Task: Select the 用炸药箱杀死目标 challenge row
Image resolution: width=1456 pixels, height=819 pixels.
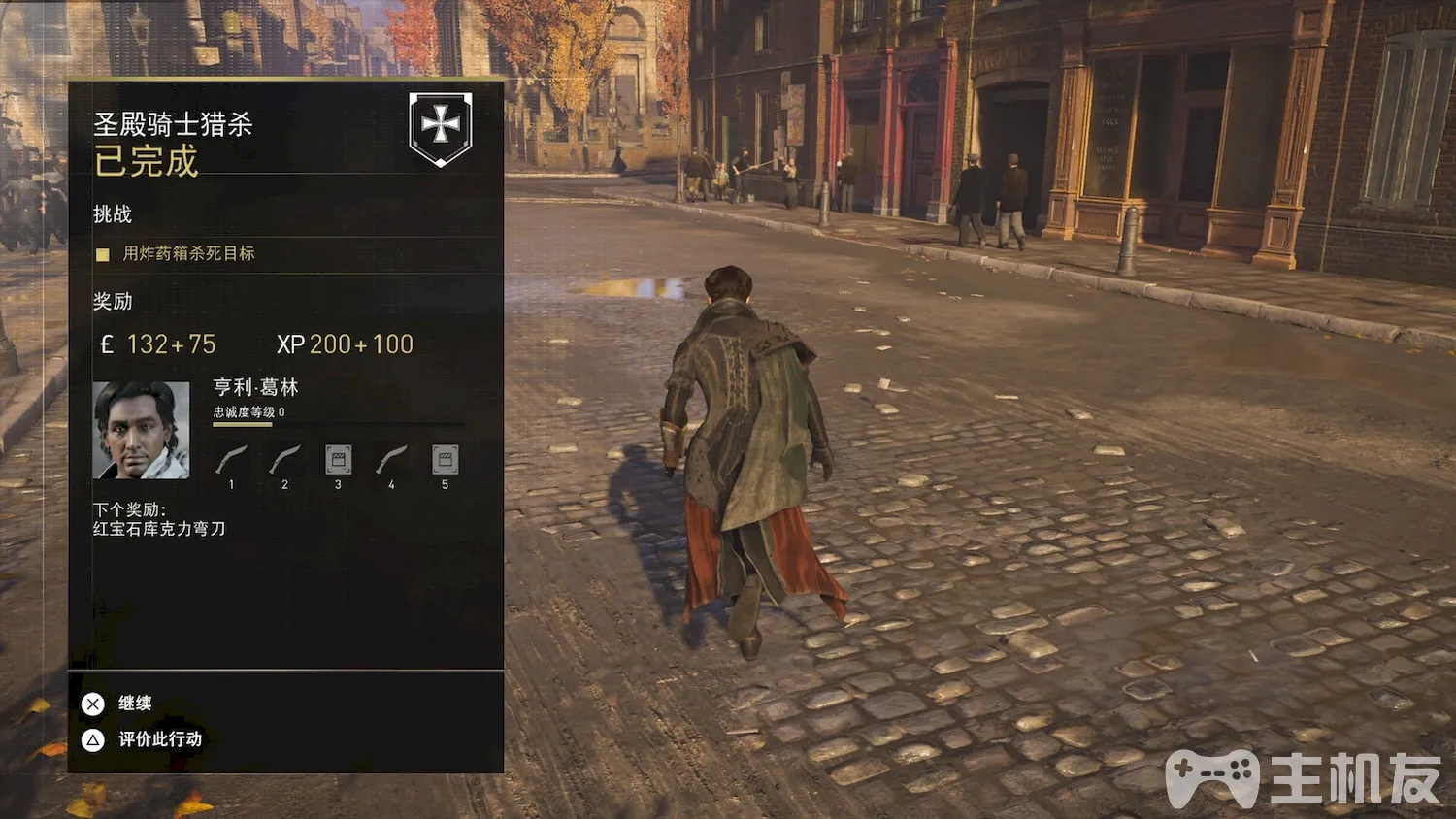Action: click(187, 253)
